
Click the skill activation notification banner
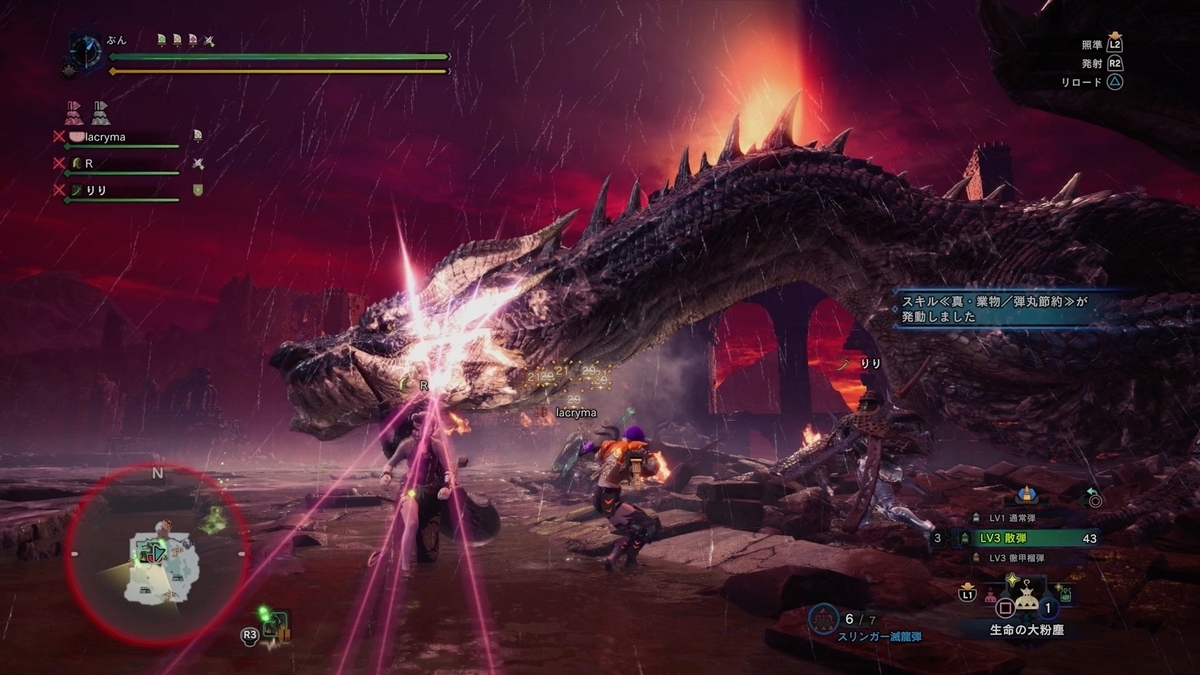coord(1010,306)
